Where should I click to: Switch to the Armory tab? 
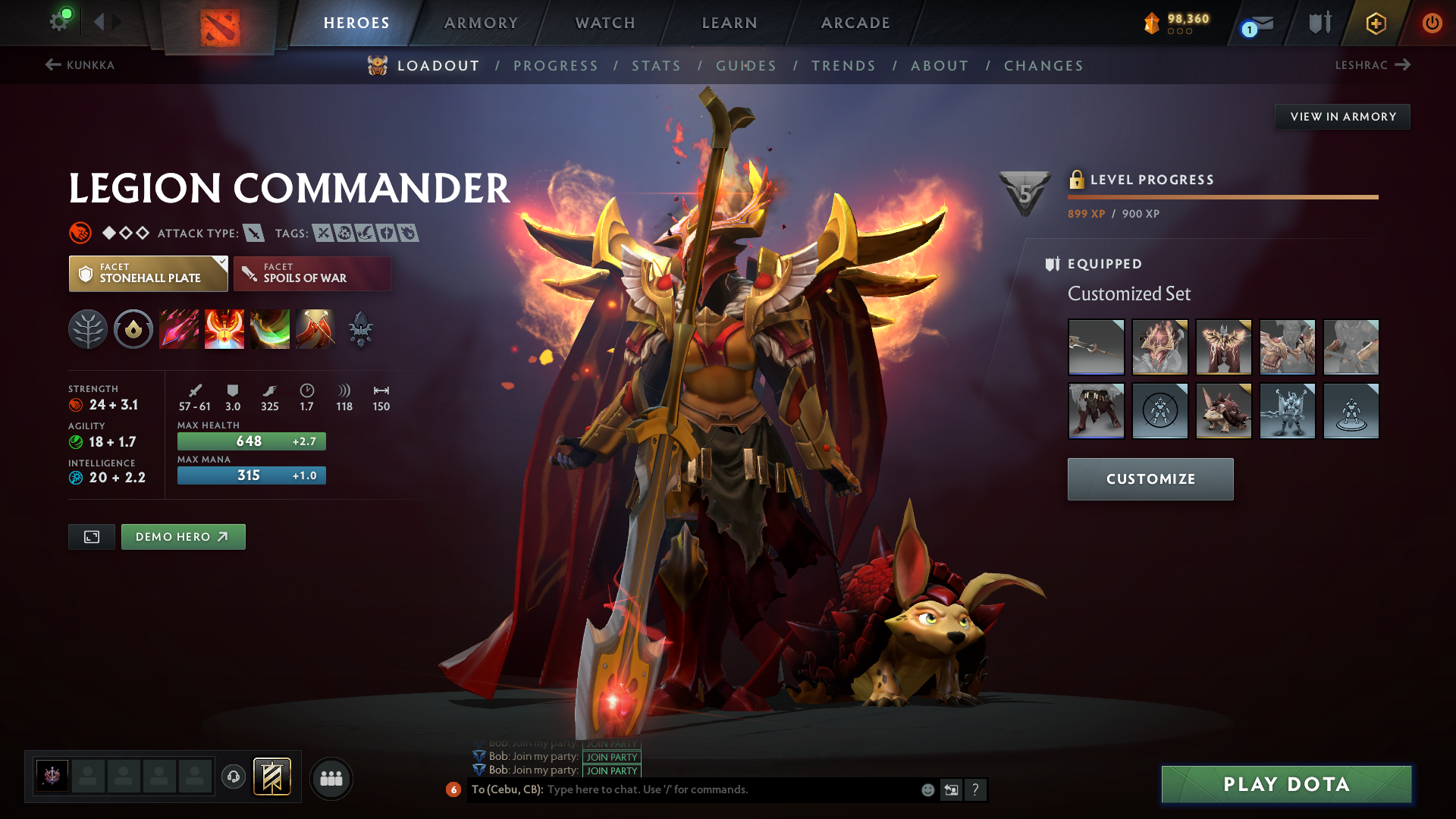click(481, 23)
